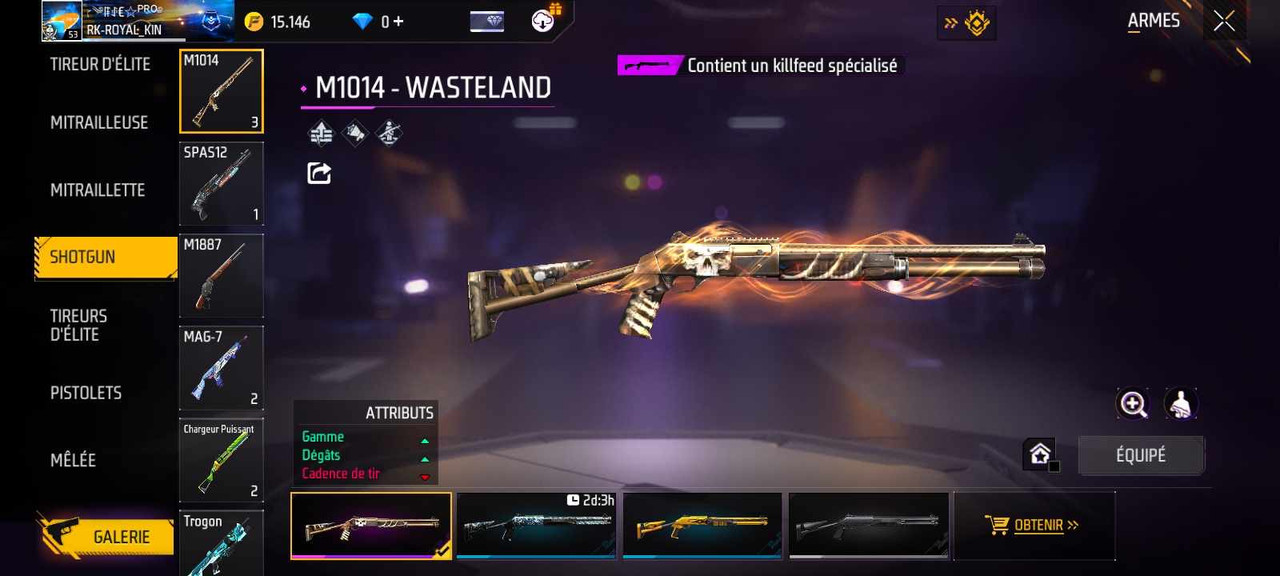1280x576 pixels.
Task: Close the weapons screen with the X
Action: pos(1224,22)
